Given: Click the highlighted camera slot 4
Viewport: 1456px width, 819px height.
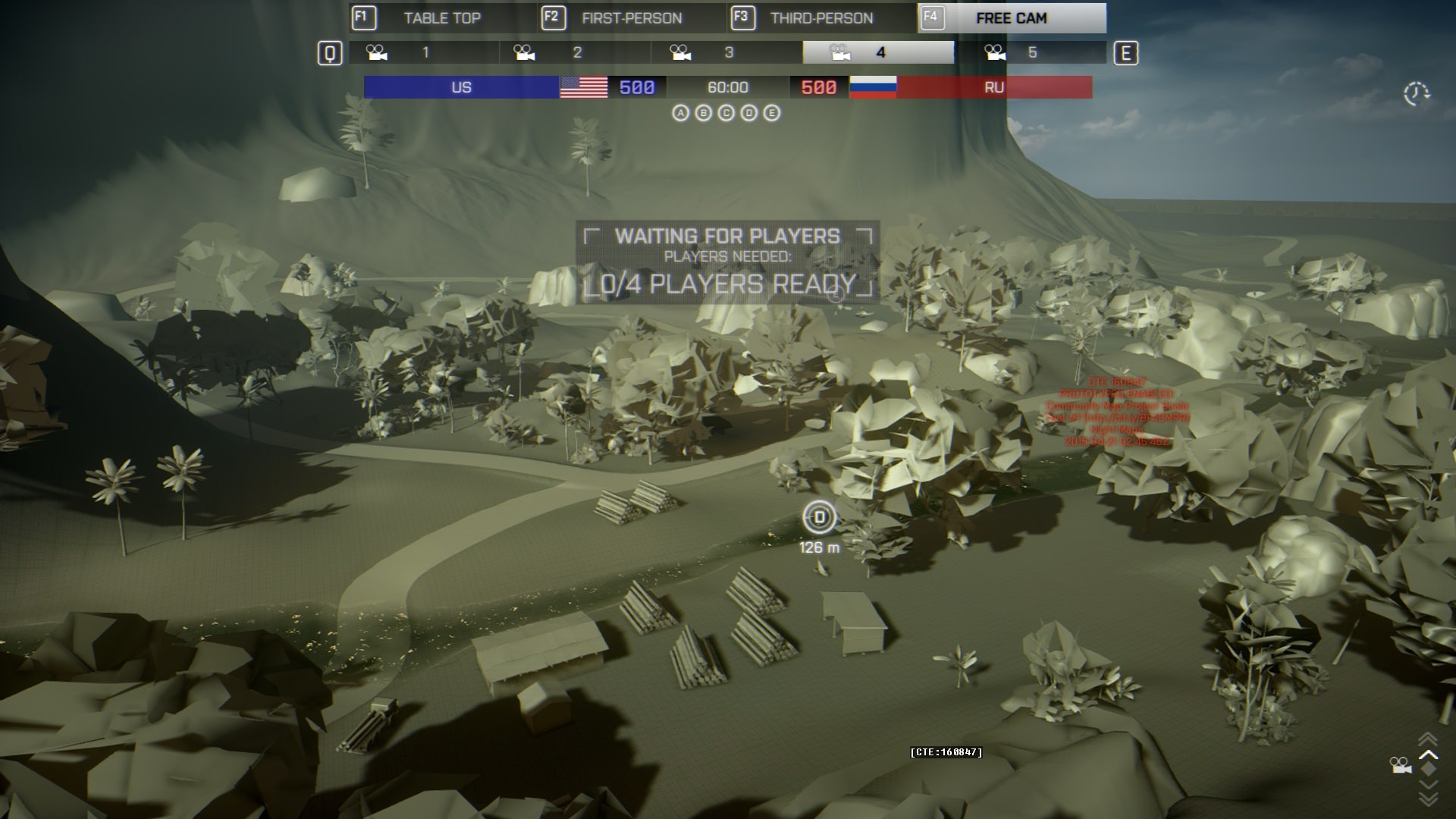Looking at the screenshot, I should 879,52.
